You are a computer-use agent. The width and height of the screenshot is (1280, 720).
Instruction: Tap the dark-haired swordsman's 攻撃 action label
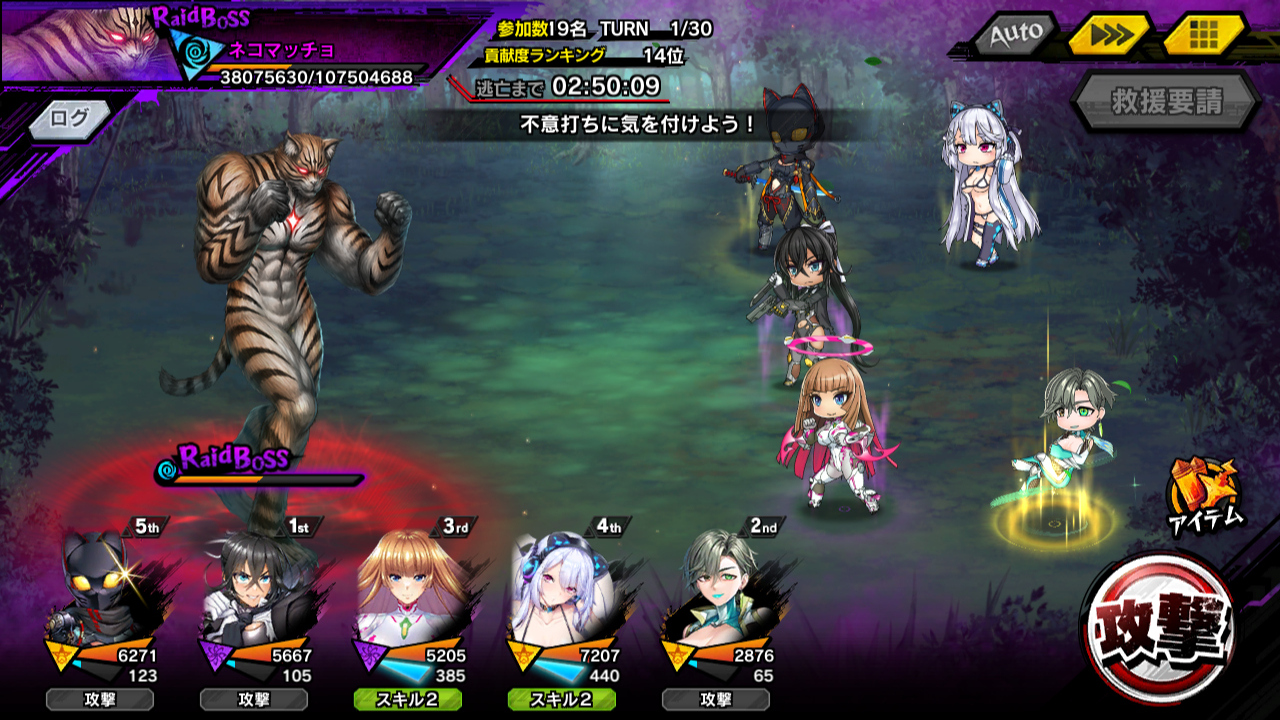click(252, 699)
